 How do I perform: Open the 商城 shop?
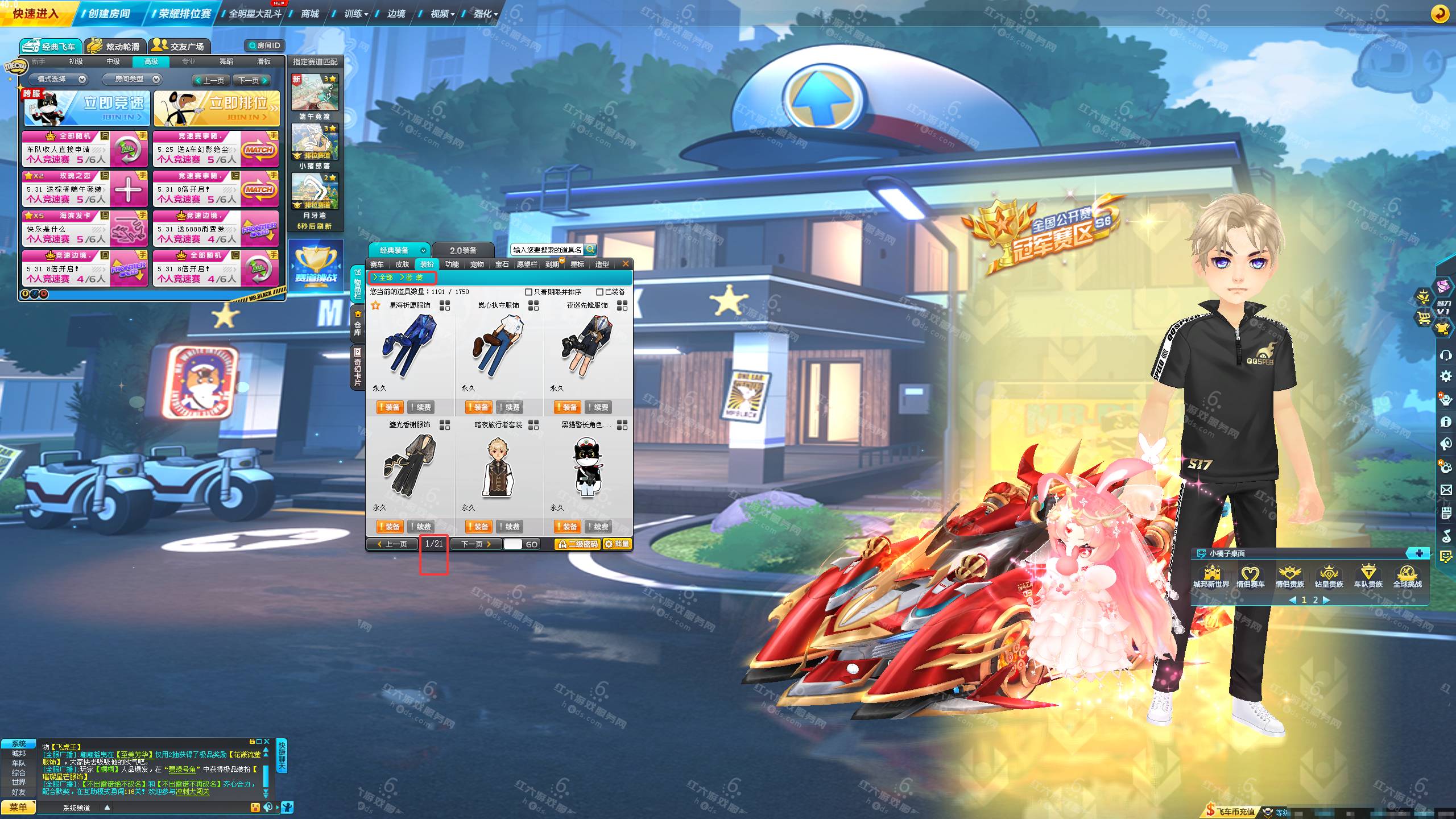(x=310, y=14)
